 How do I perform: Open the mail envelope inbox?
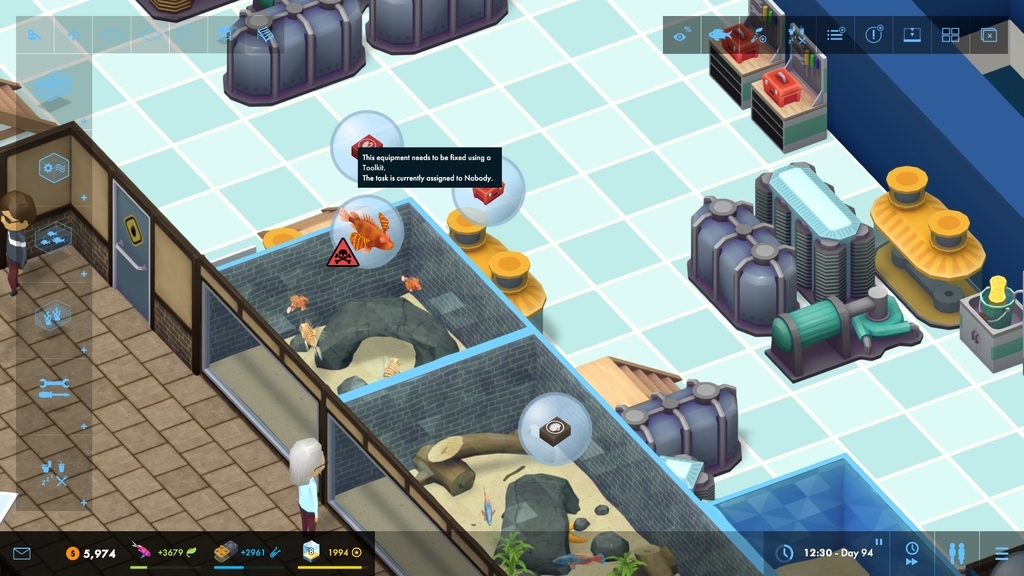(x=22, y=553)
